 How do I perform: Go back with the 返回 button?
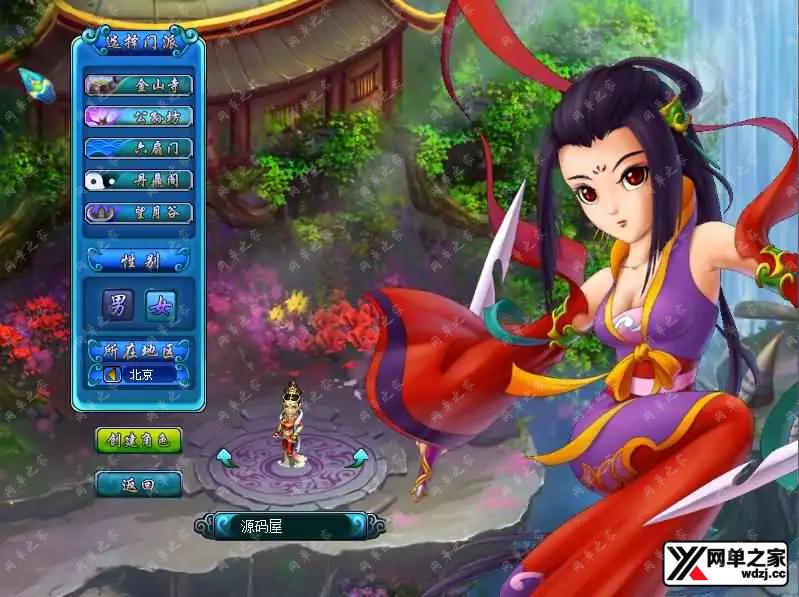coord(139,484)
